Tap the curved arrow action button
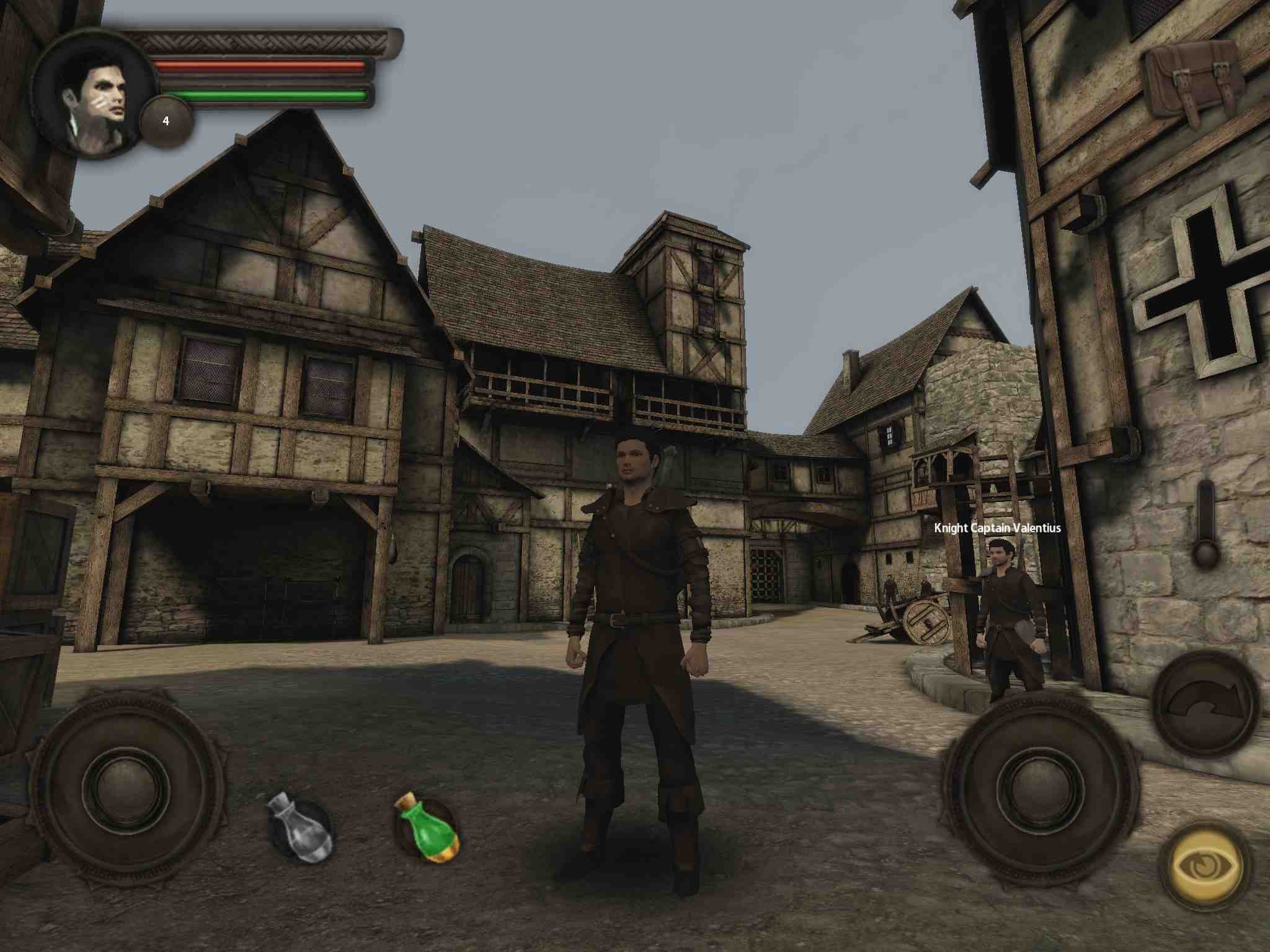The width and height of the screenshot is (1270, 952). [x=1206, y=703]
